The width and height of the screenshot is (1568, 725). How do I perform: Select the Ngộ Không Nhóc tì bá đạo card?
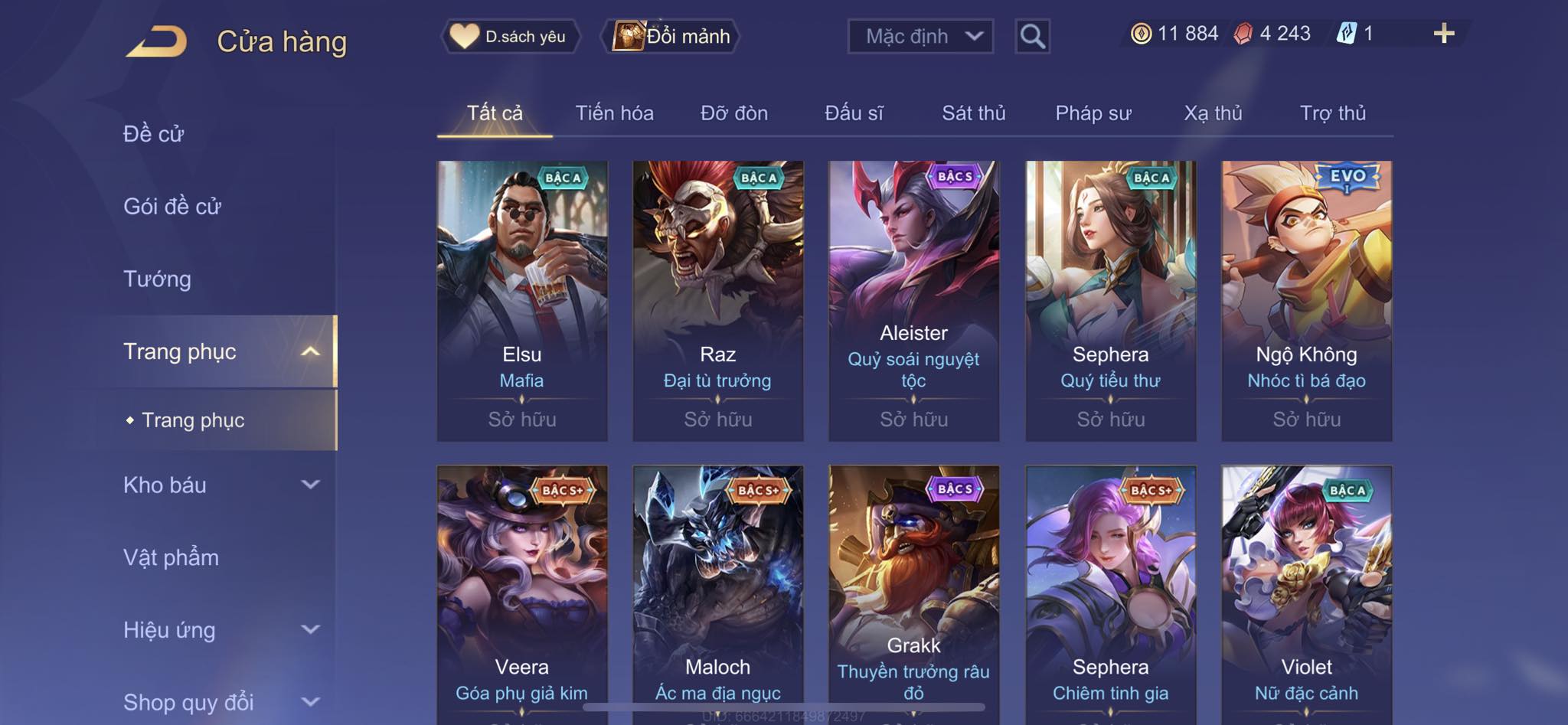tap(1306, 300)
